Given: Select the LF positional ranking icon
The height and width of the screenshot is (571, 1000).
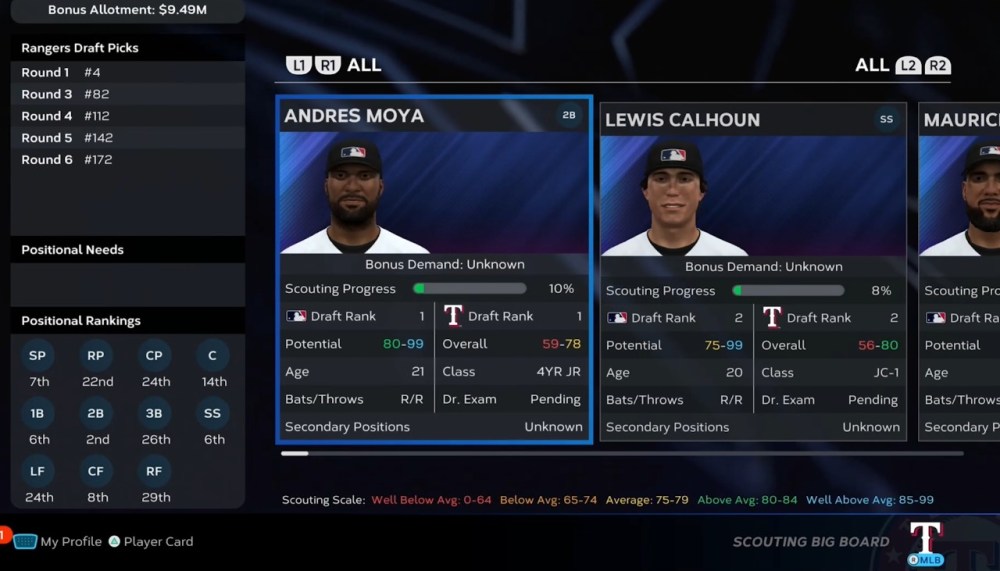Looking at the screenshot, I should (39, 472).
